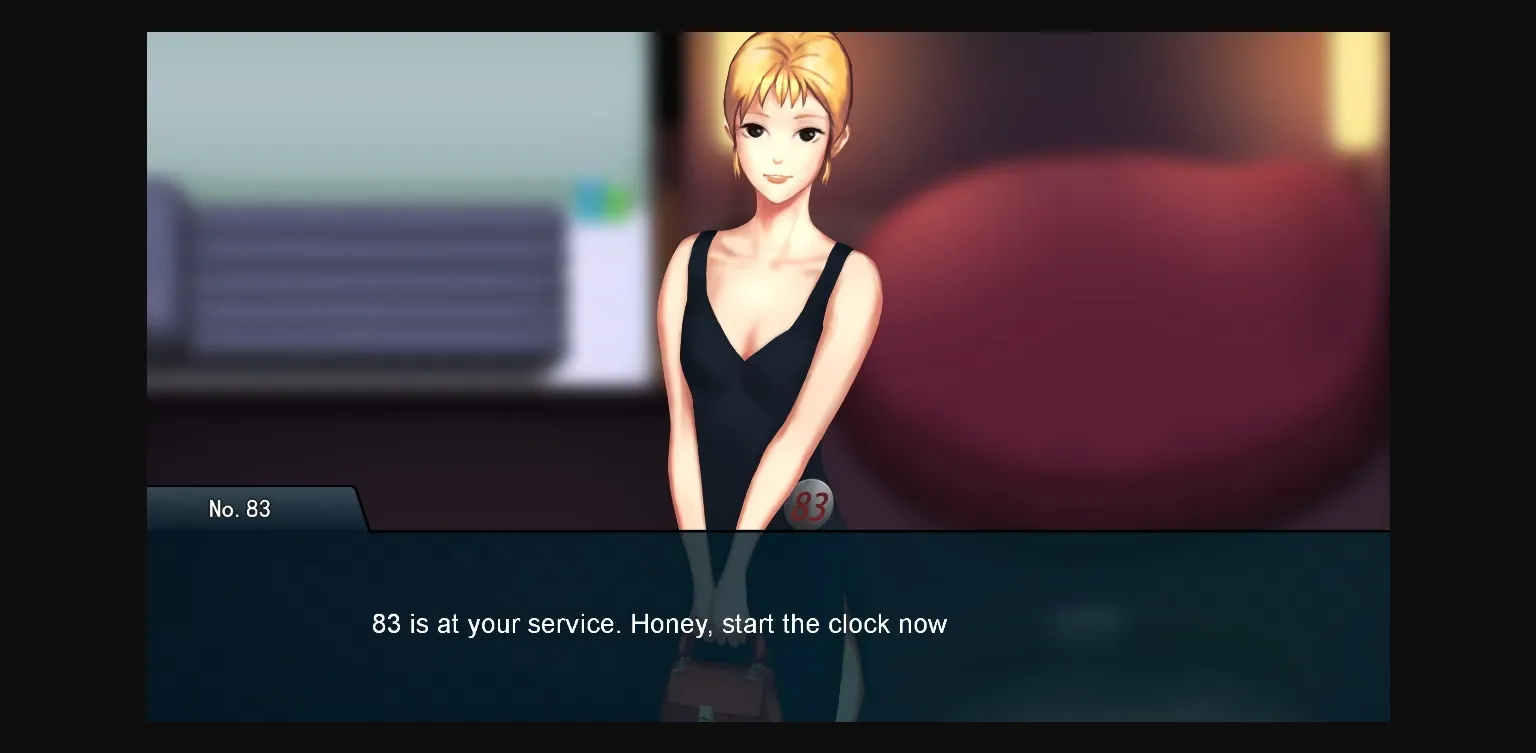
Task: Click the black bar below the game window
Action: tap(768, 740)
